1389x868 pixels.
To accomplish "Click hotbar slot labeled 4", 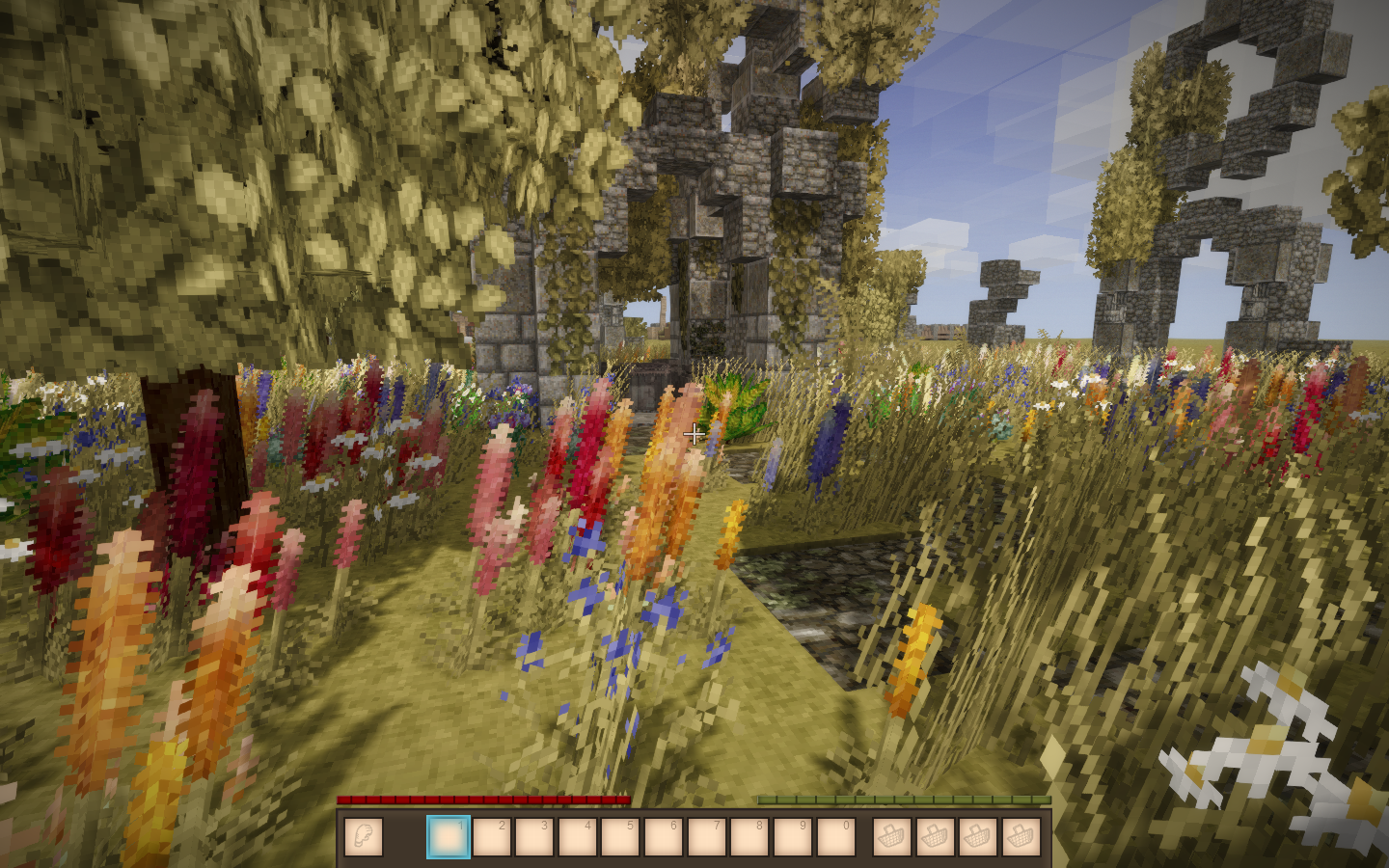I will tap(577, 837).
